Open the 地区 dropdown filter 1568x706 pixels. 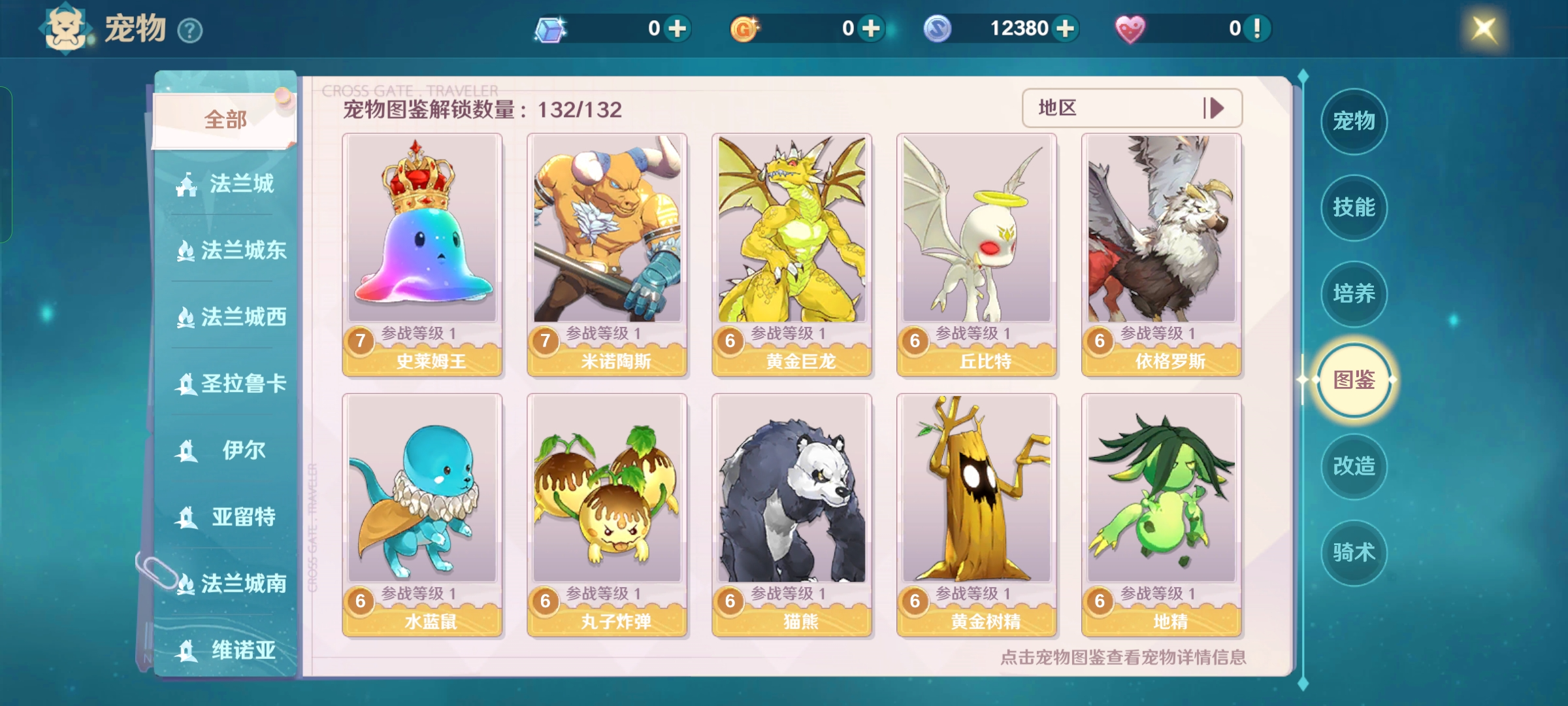click(1132, 108)
